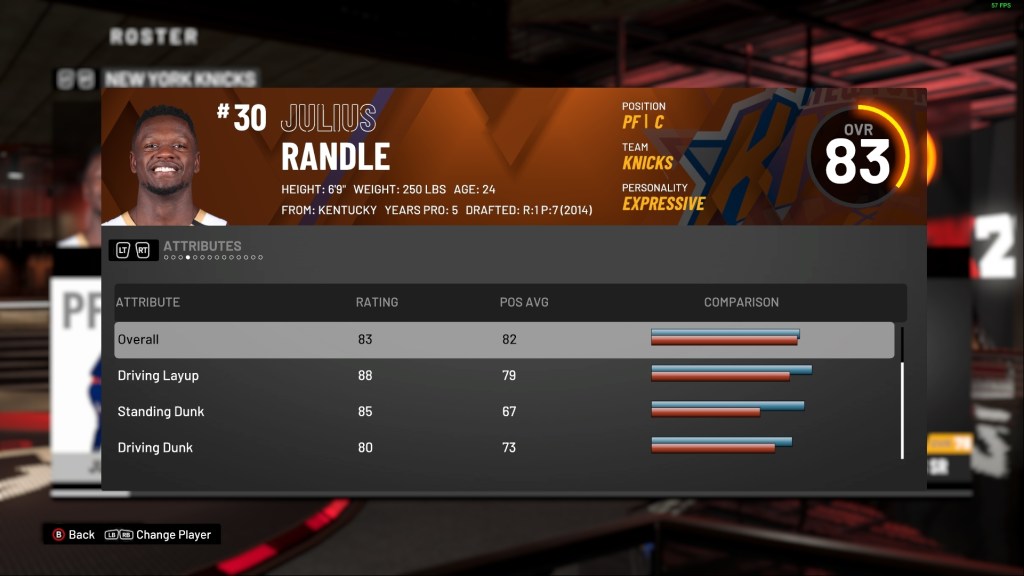This screenshot has height=576, width=1024.
Task: Highlight the Driving Dunk attribute row
Action: click(x=504, y=448)
